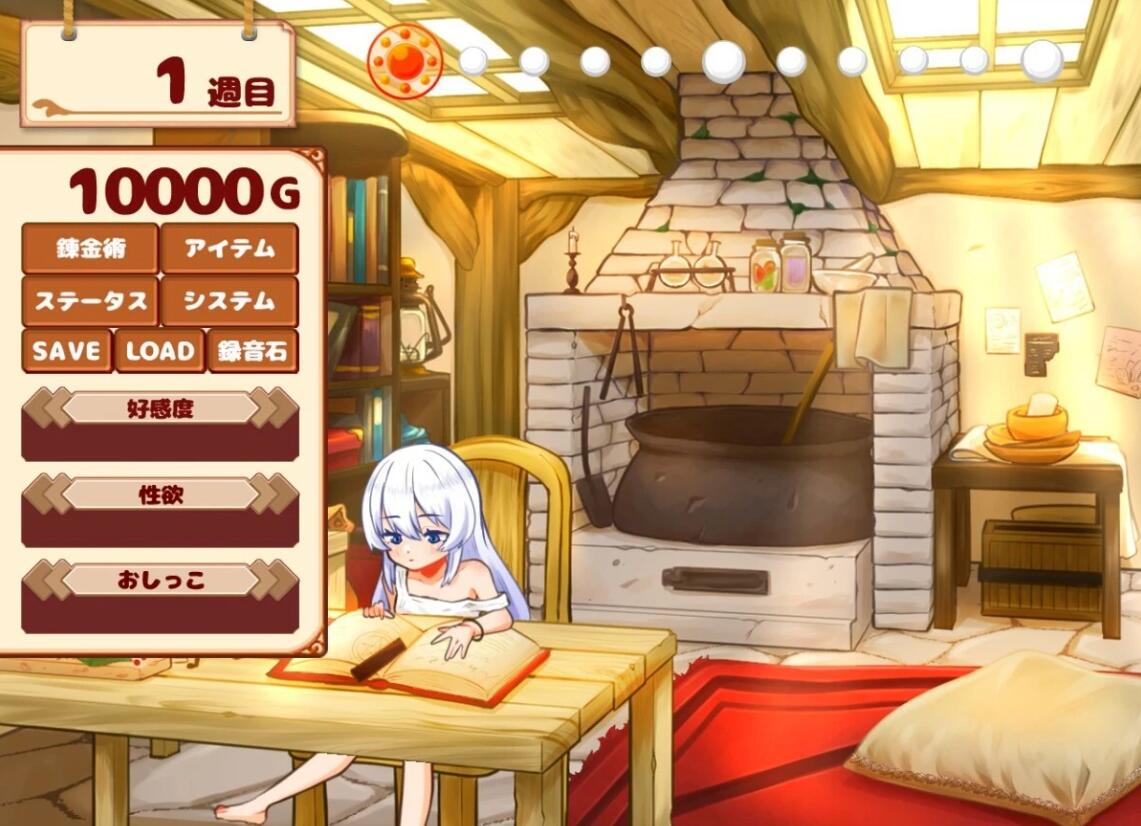Click the SAVE button

tap(66, 351)
